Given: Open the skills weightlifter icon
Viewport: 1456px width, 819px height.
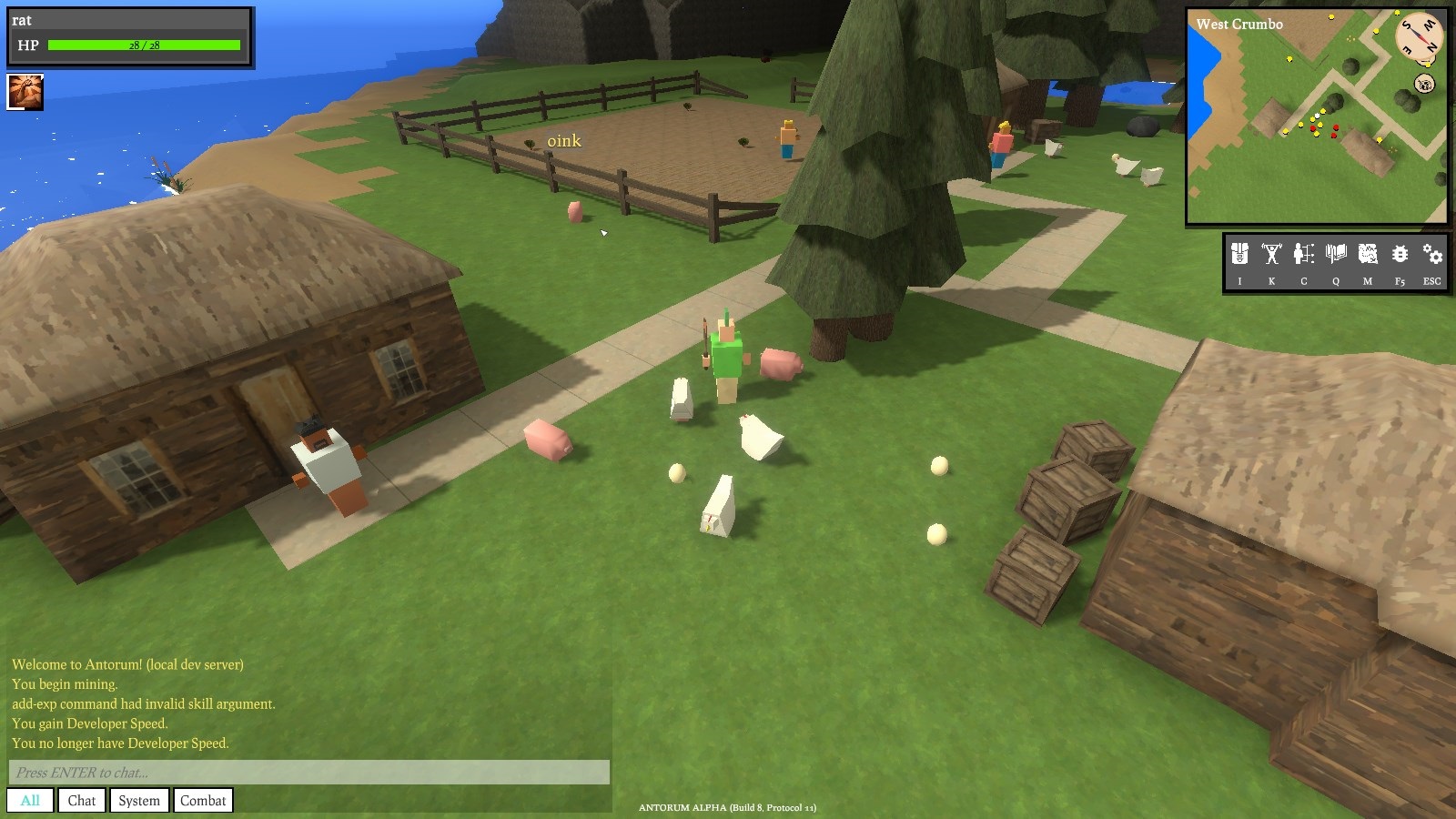Looking at the screenshot, I should tap(1271, 254).
